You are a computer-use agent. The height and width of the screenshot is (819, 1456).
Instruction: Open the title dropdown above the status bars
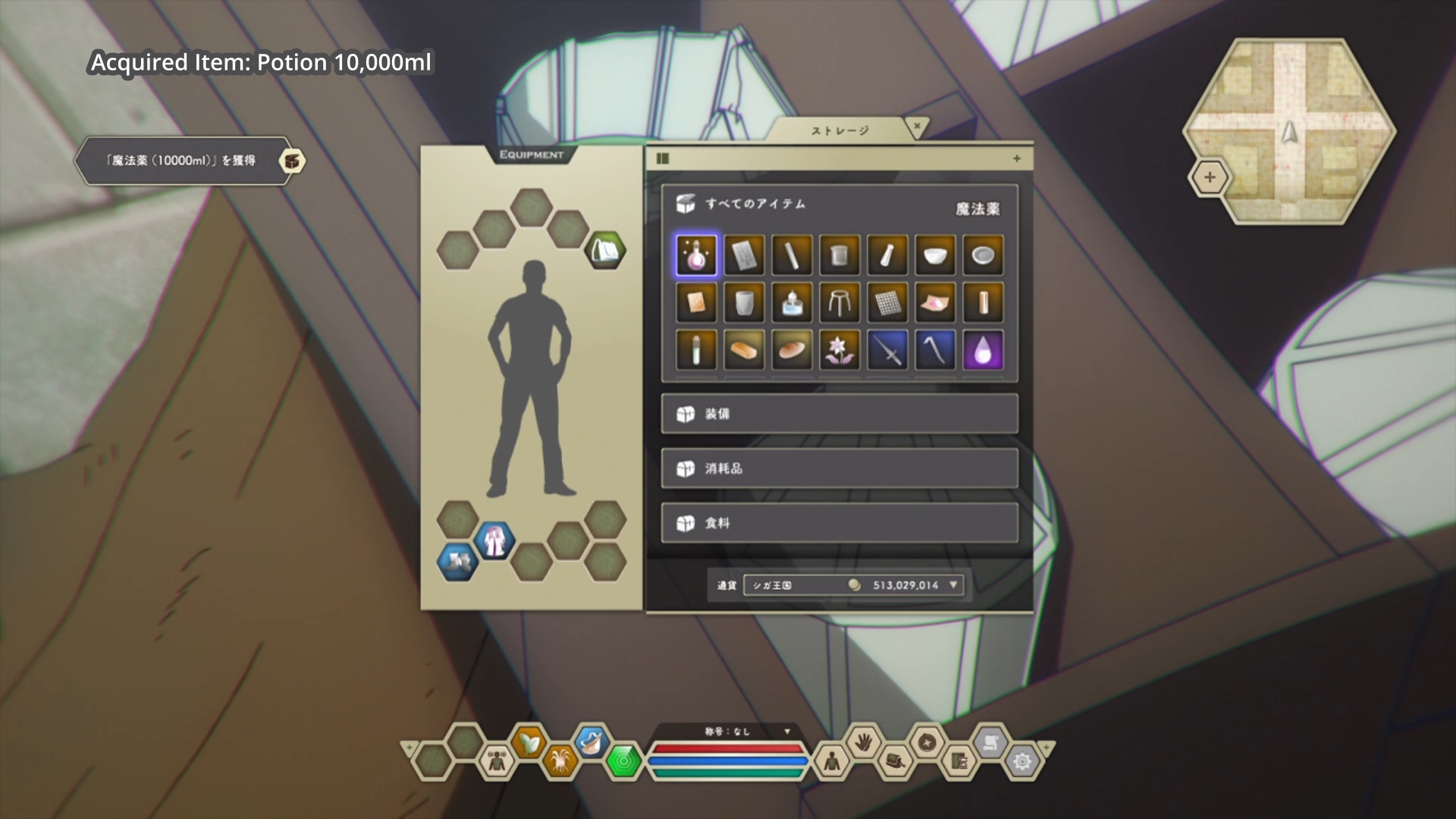(x=786, y=731)
